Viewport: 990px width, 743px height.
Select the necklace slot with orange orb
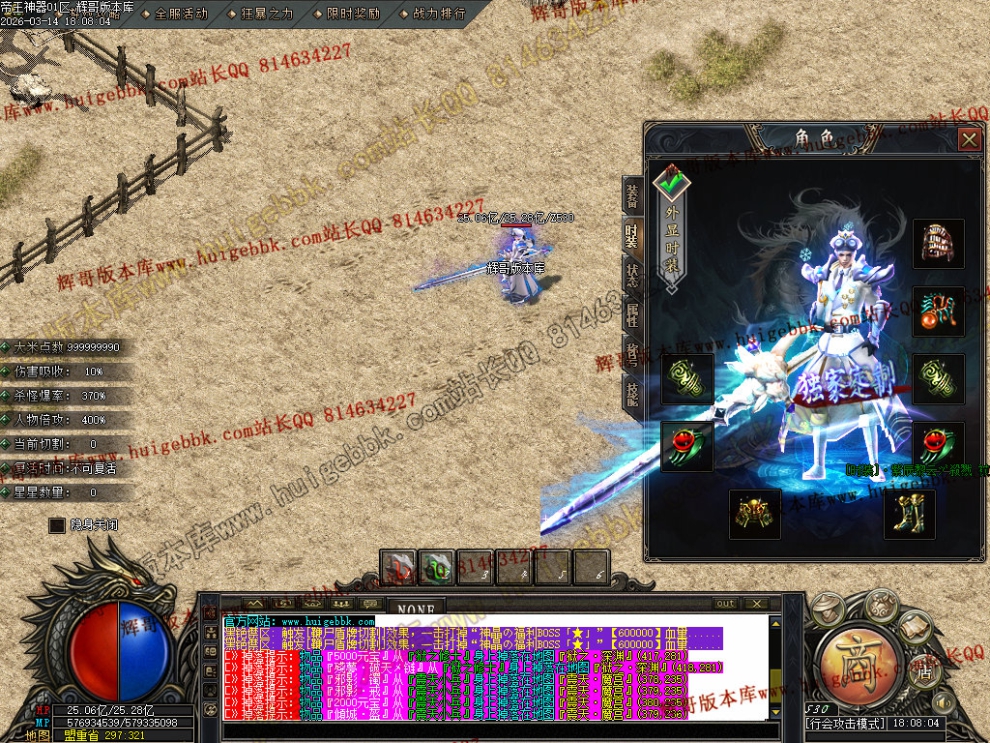[938, 312]
